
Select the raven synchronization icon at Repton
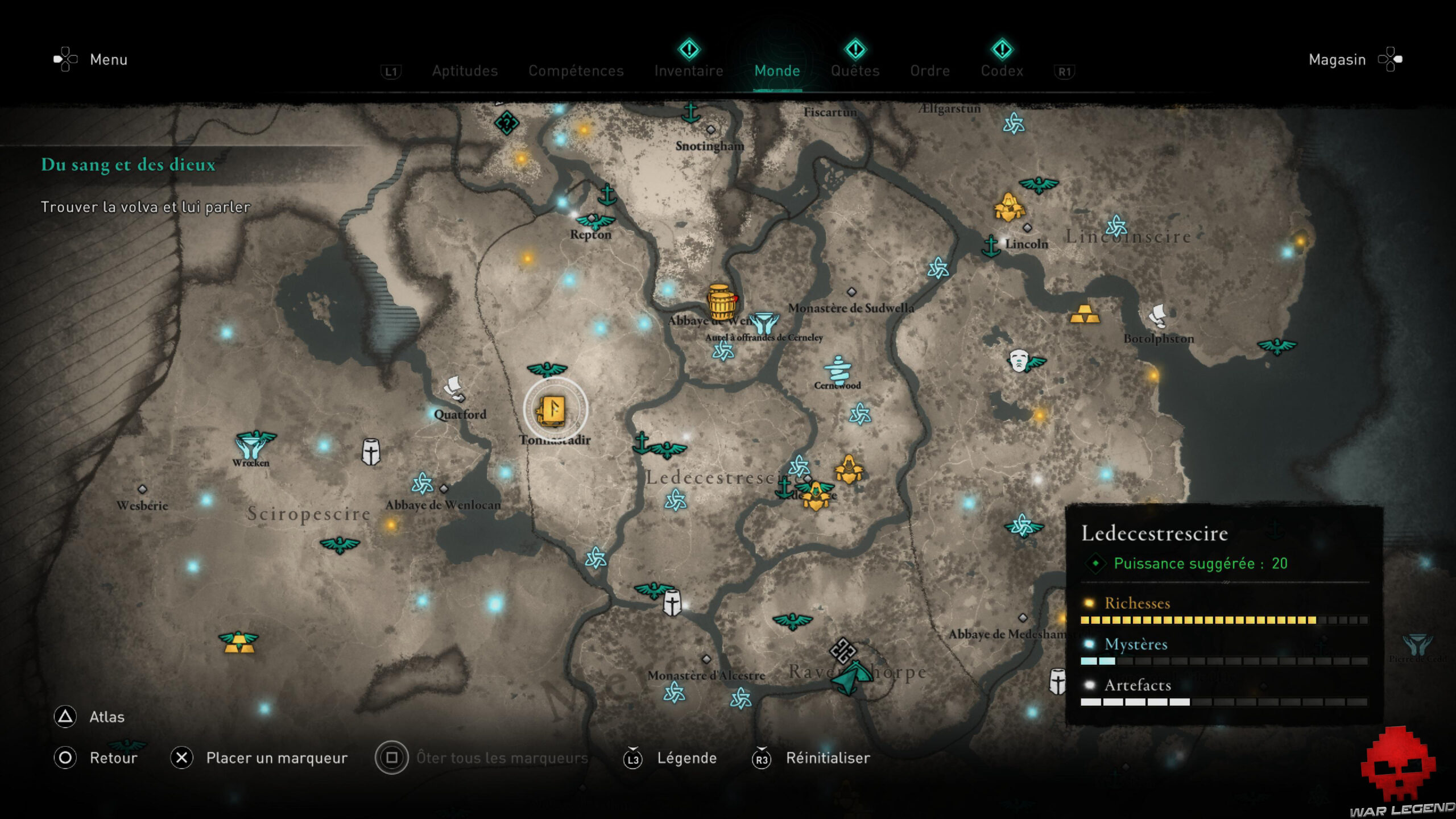tap(595, 219)
